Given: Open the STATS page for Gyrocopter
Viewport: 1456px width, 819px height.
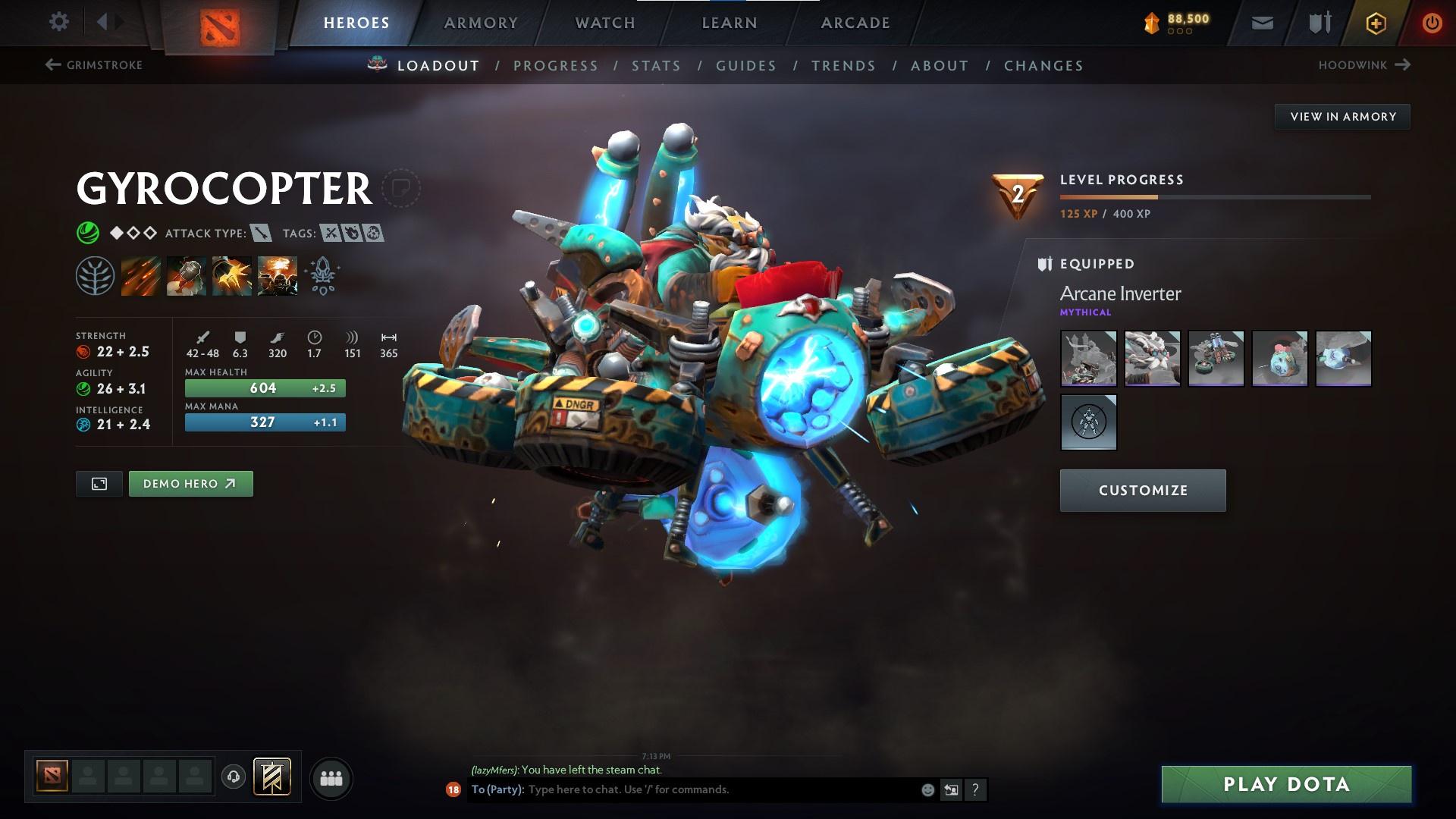Looking at the screenshot, I should tap(657, 65).
